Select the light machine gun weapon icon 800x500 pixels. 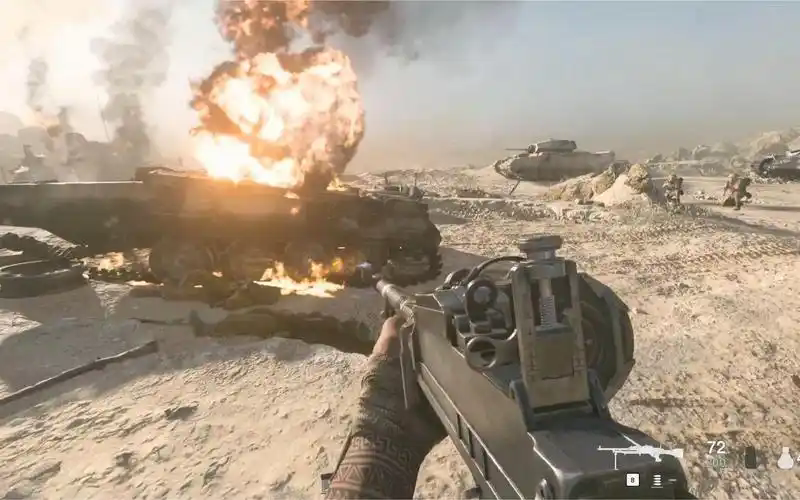(640, 455)
